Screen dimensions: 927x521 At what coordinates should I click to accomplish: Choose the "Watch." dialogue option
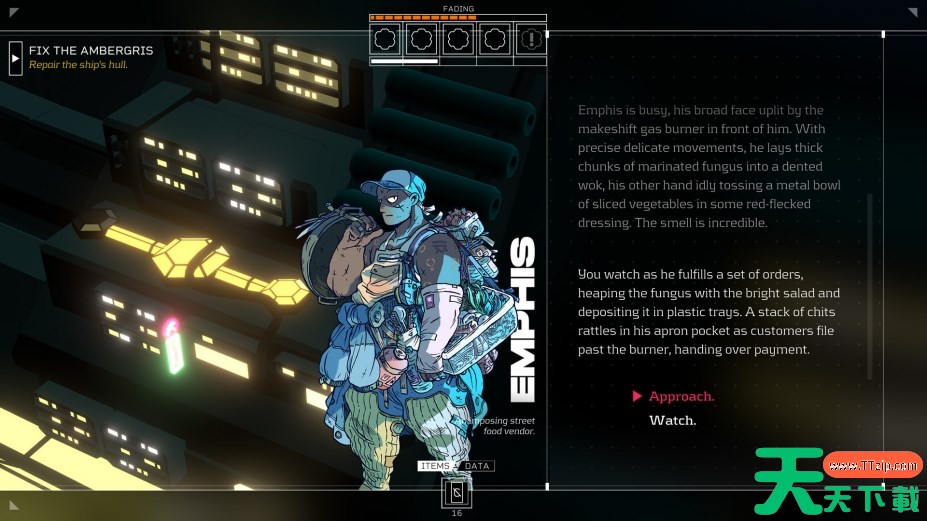pos(672,421)
